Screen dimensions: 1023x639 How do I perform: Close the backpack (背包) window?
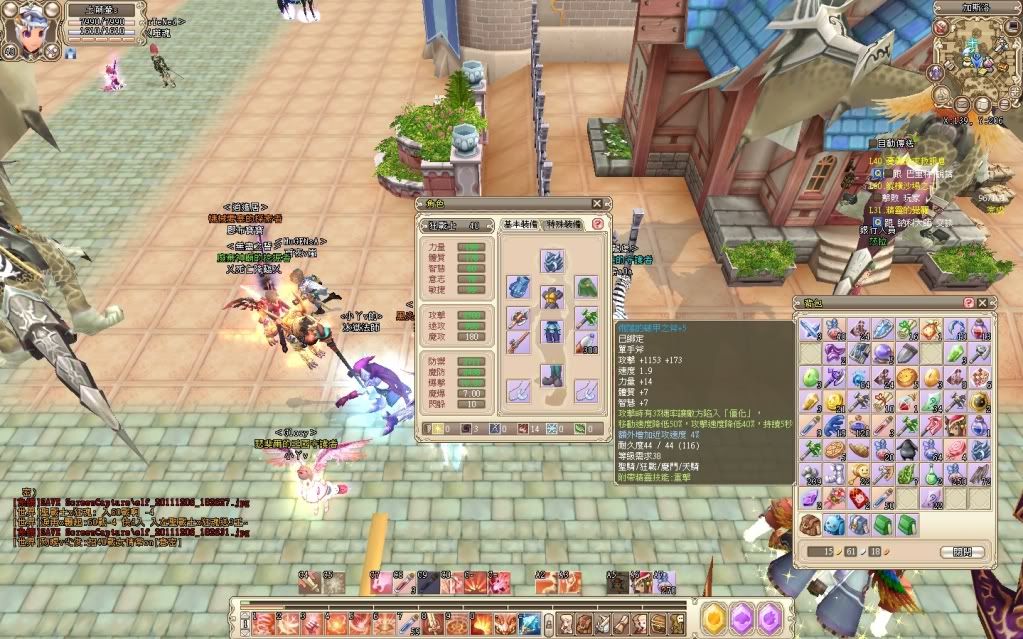coord(983,302)
